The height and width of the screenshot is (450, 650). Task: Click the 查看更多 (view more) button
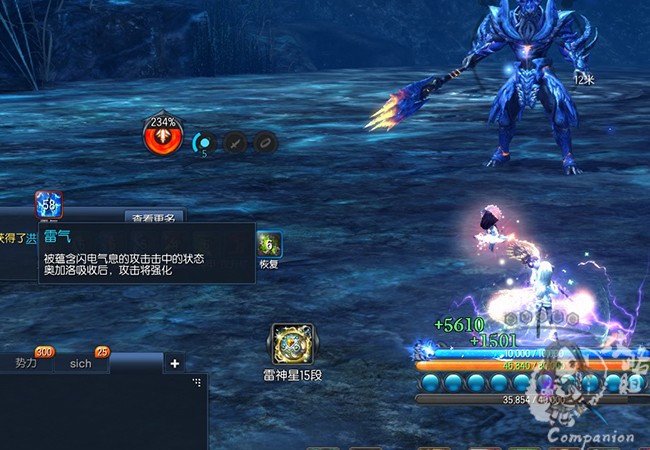pyautogui.click(x=154, y=217)
